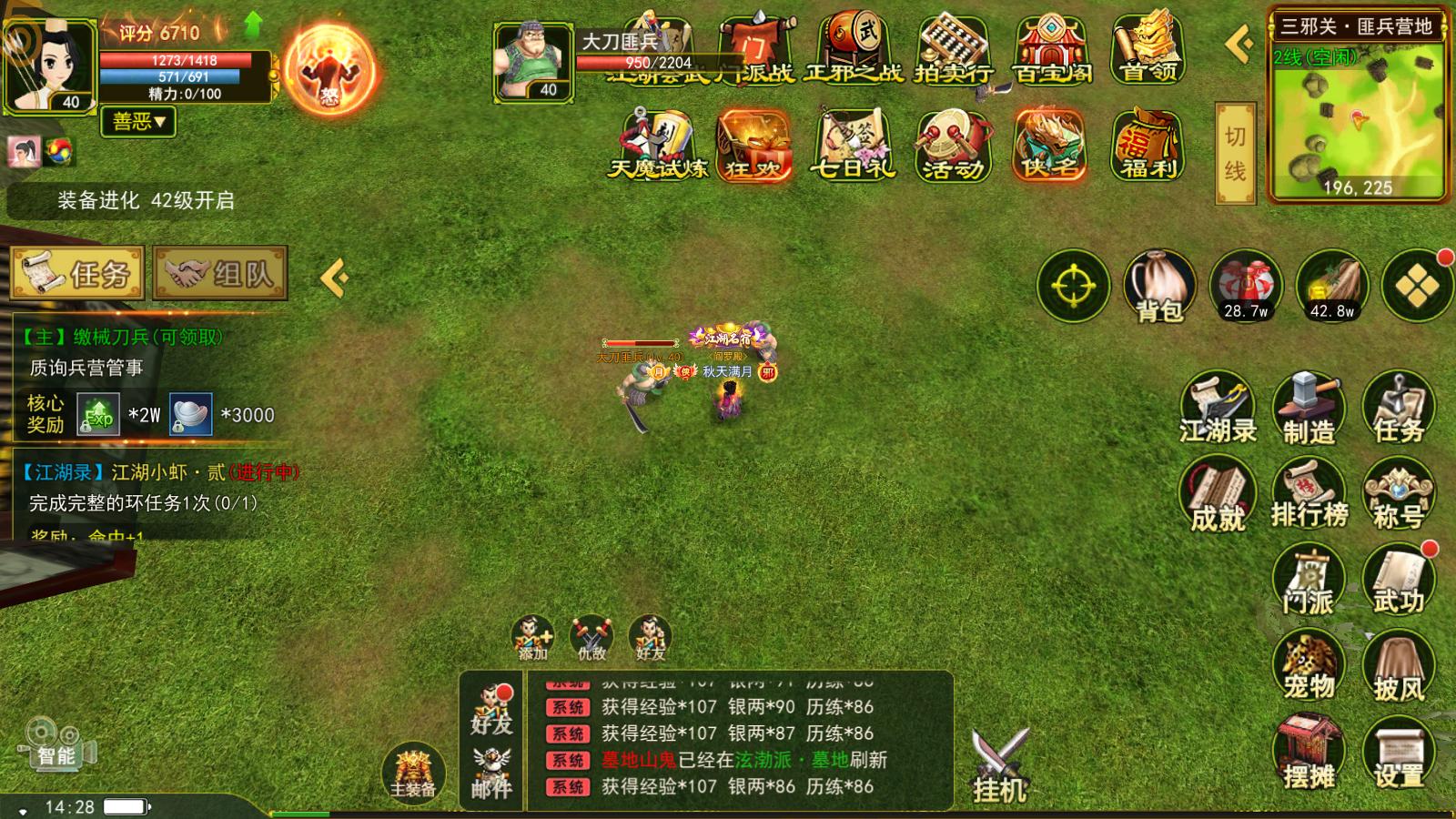Open the 天魔试炼 trial

[x=657, y=146]
